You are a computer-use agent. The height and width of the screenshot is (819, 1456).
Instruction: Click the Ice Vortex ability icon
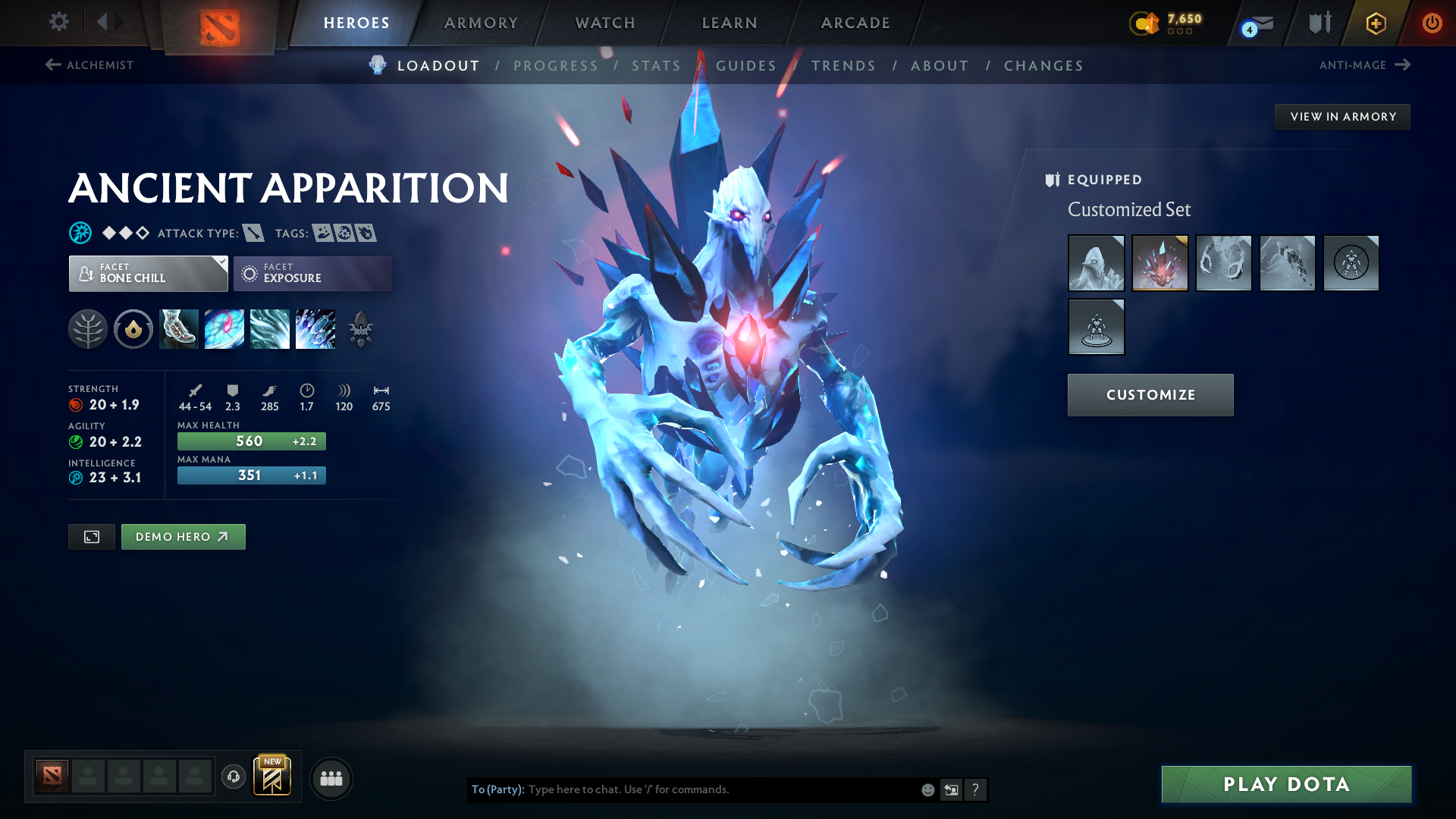(x=224, y=329)
